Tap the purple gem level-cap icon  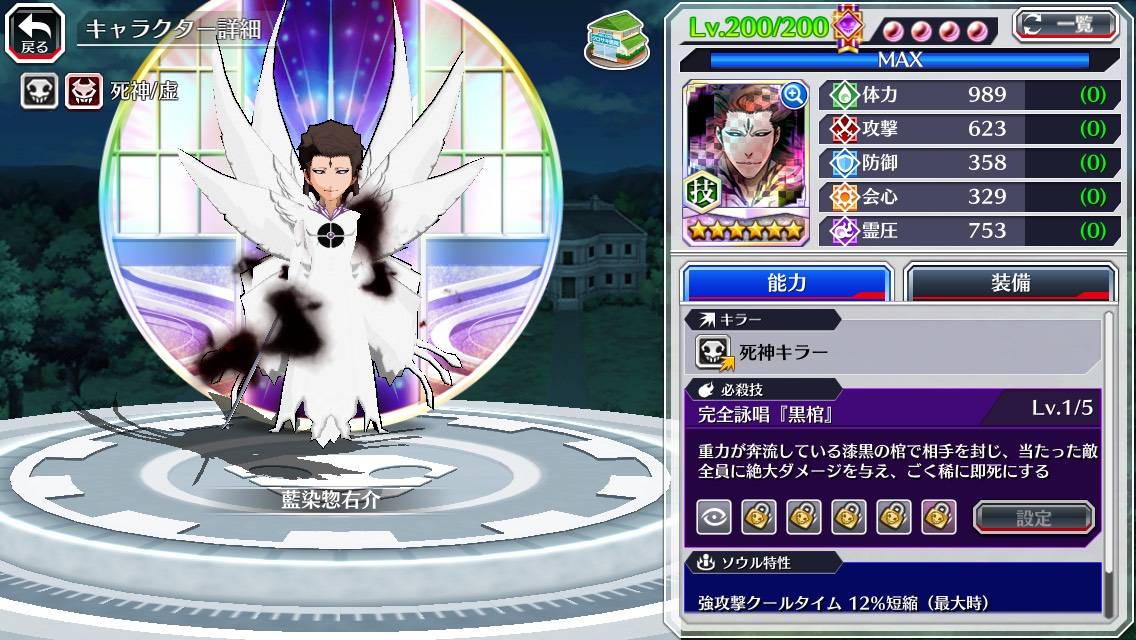pos(848,27)
